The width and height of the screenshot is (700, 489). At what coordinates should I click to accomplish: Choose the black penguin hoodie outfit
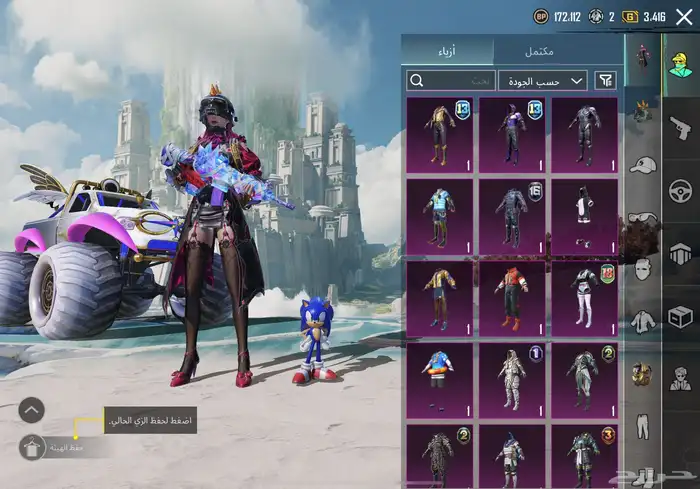click(x=585, y=214)
